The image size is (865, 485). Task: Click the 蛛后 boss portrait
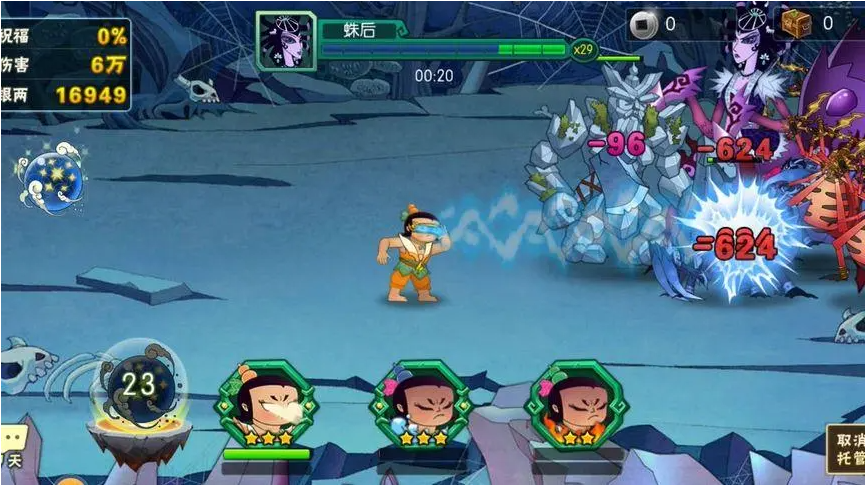point(286,40)
